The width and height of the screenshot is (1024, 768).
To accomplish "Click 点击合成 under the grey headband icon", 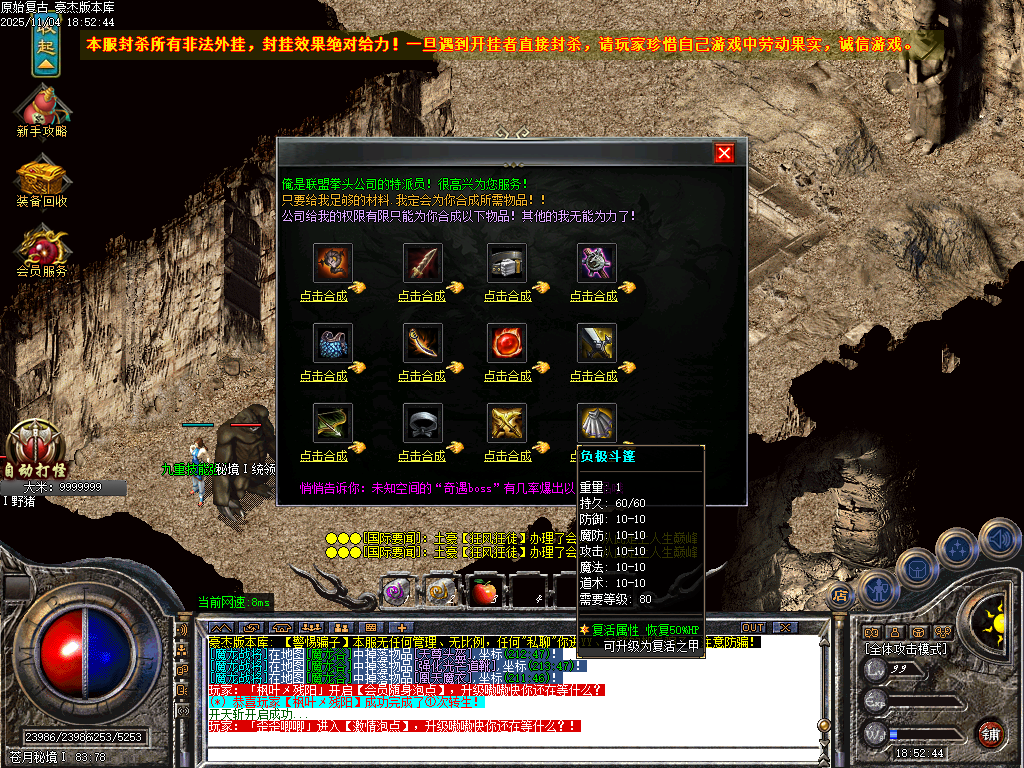I will click(421, 456).
